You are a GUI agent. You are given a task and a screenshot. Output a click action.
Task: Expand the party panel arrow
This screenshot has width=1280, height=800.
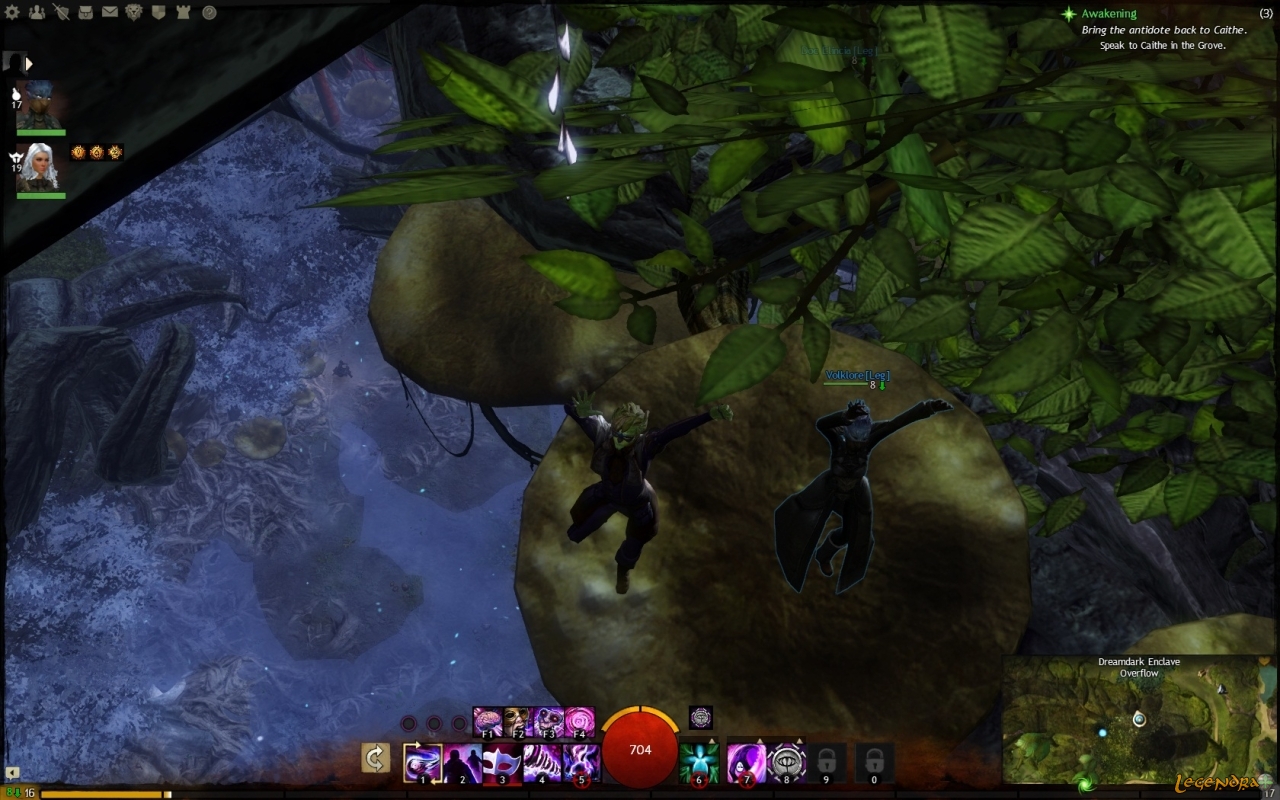coord(30,63)
